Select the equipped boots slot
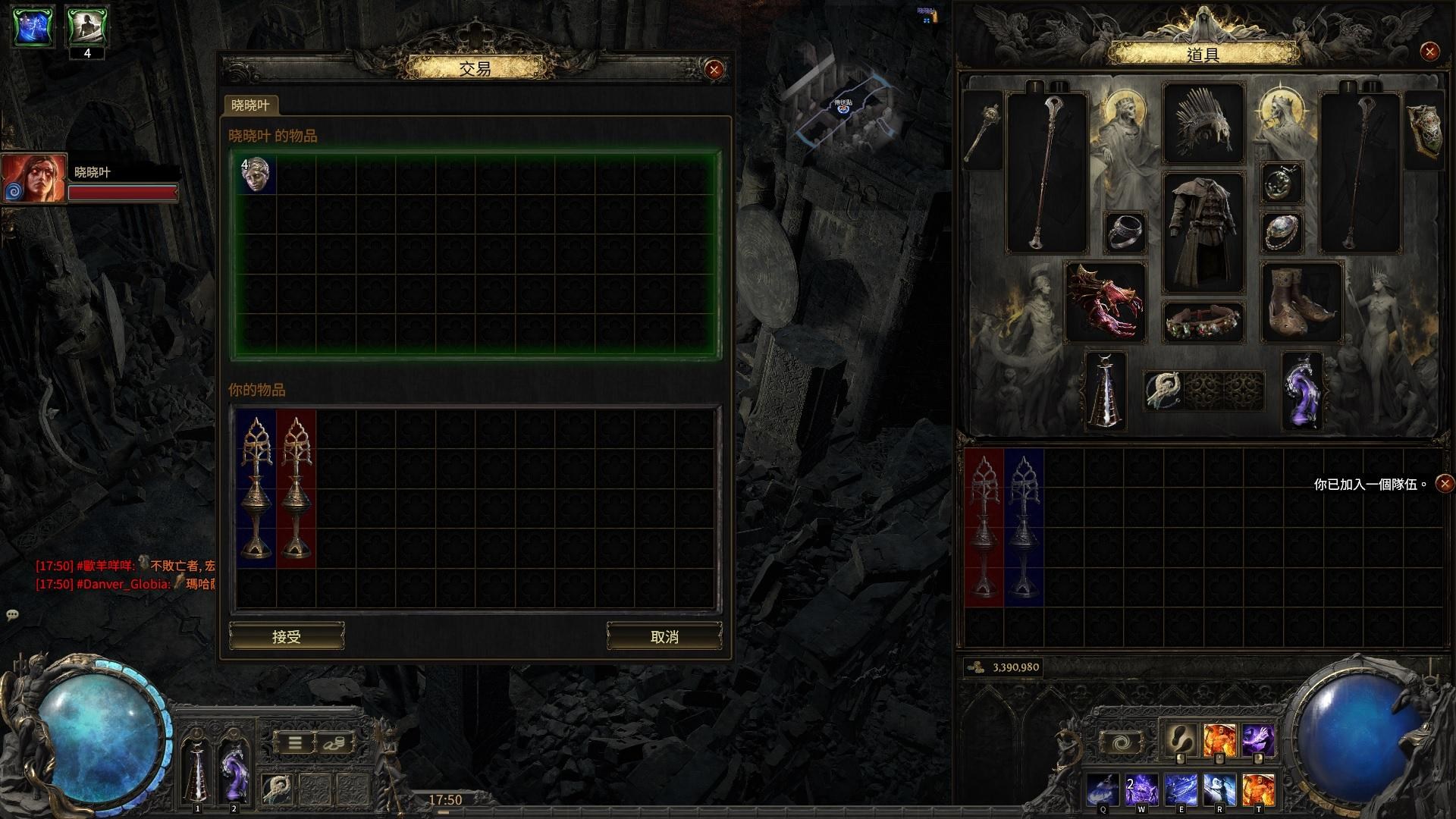 tap(1301, 302)
